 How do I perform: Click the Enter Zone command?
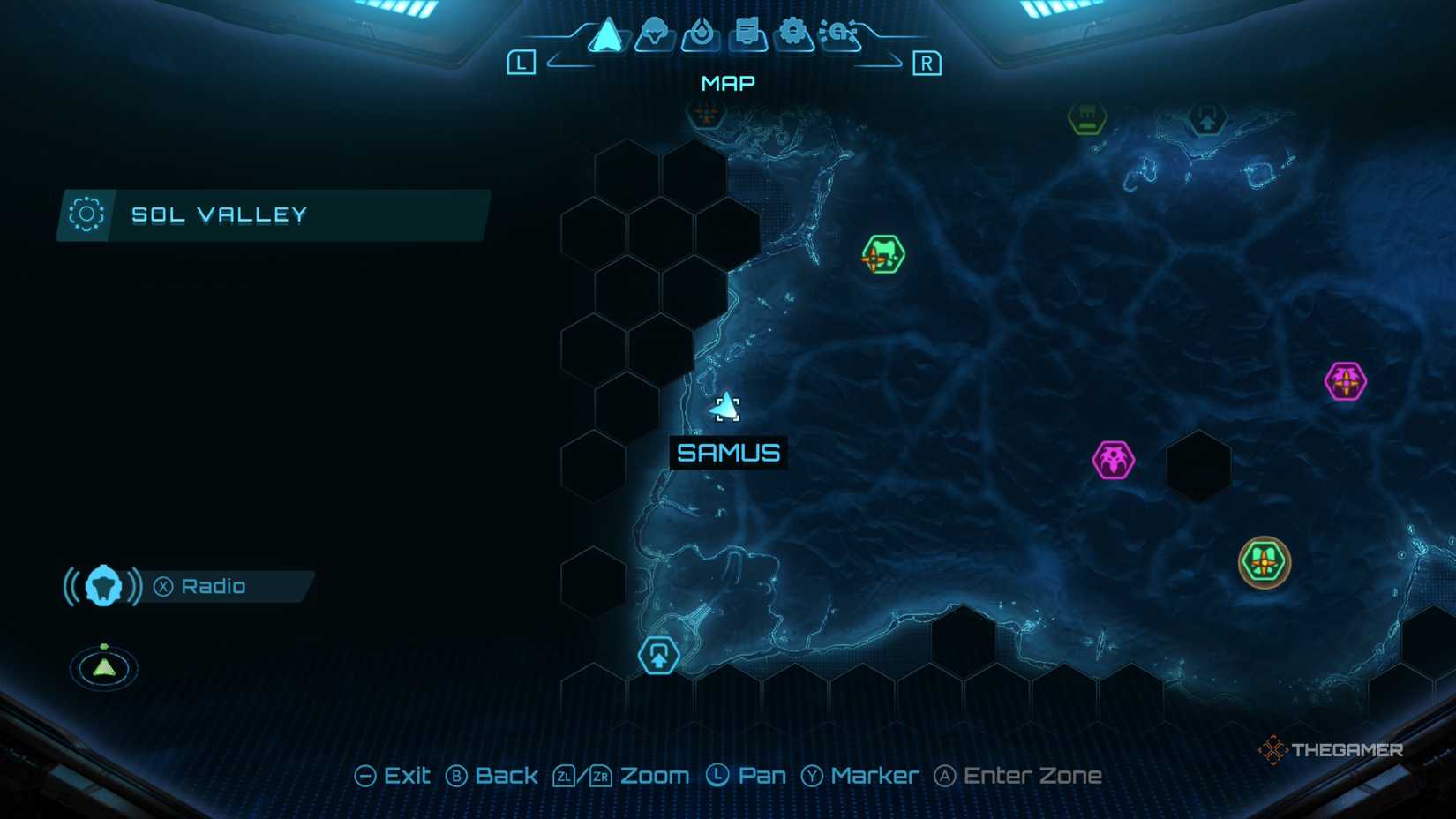point(1019,775)
